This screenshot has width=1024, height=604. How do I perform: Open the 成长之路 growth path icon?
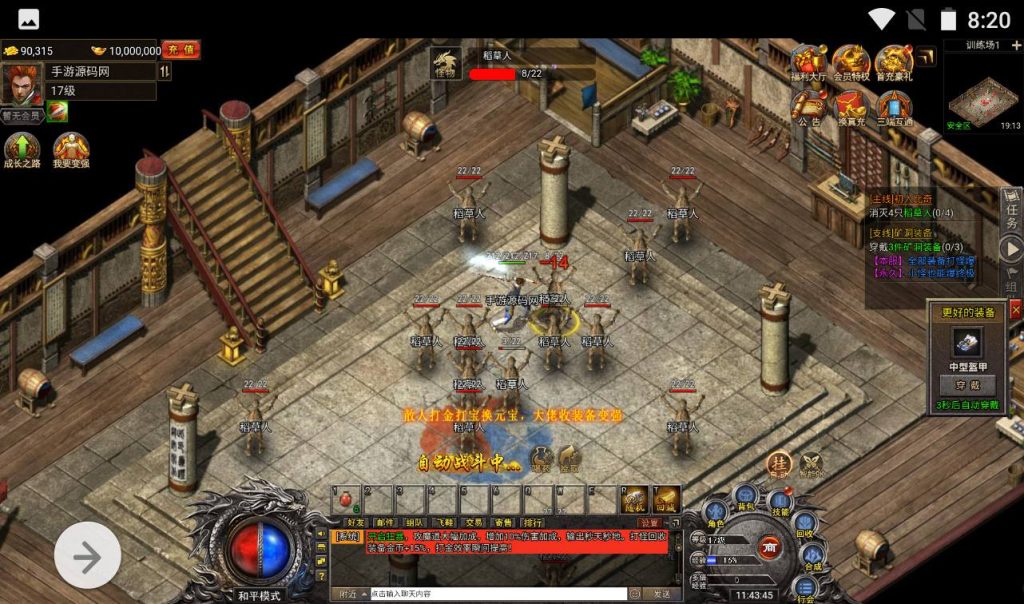coord(21,150)
